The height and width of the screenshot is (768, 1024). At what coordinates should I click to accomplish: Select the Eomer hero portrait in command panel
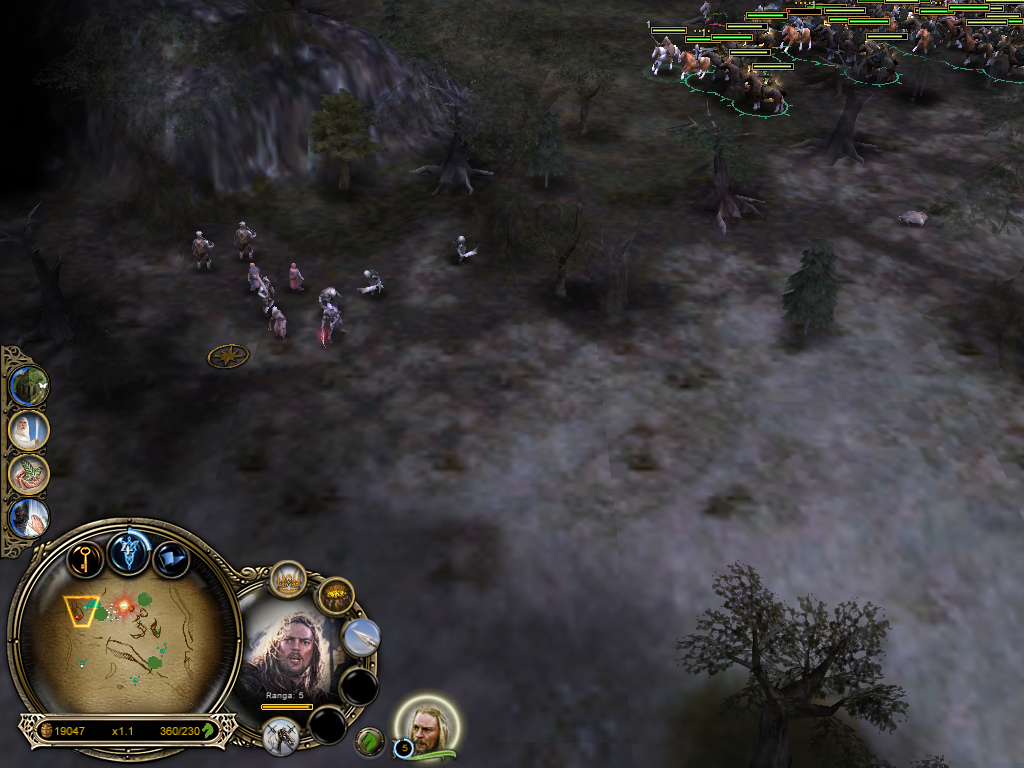290,655
